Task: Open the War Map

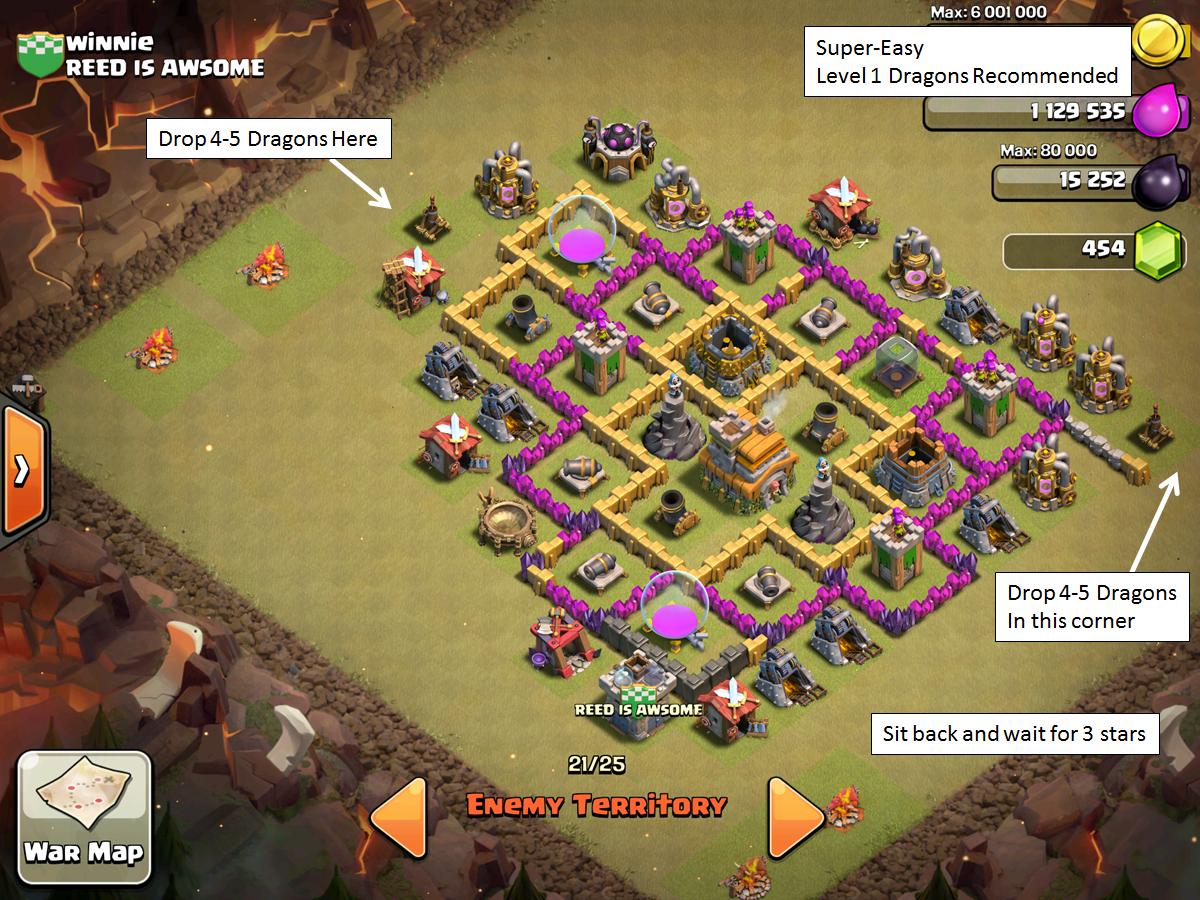Action: pos(84,818)
